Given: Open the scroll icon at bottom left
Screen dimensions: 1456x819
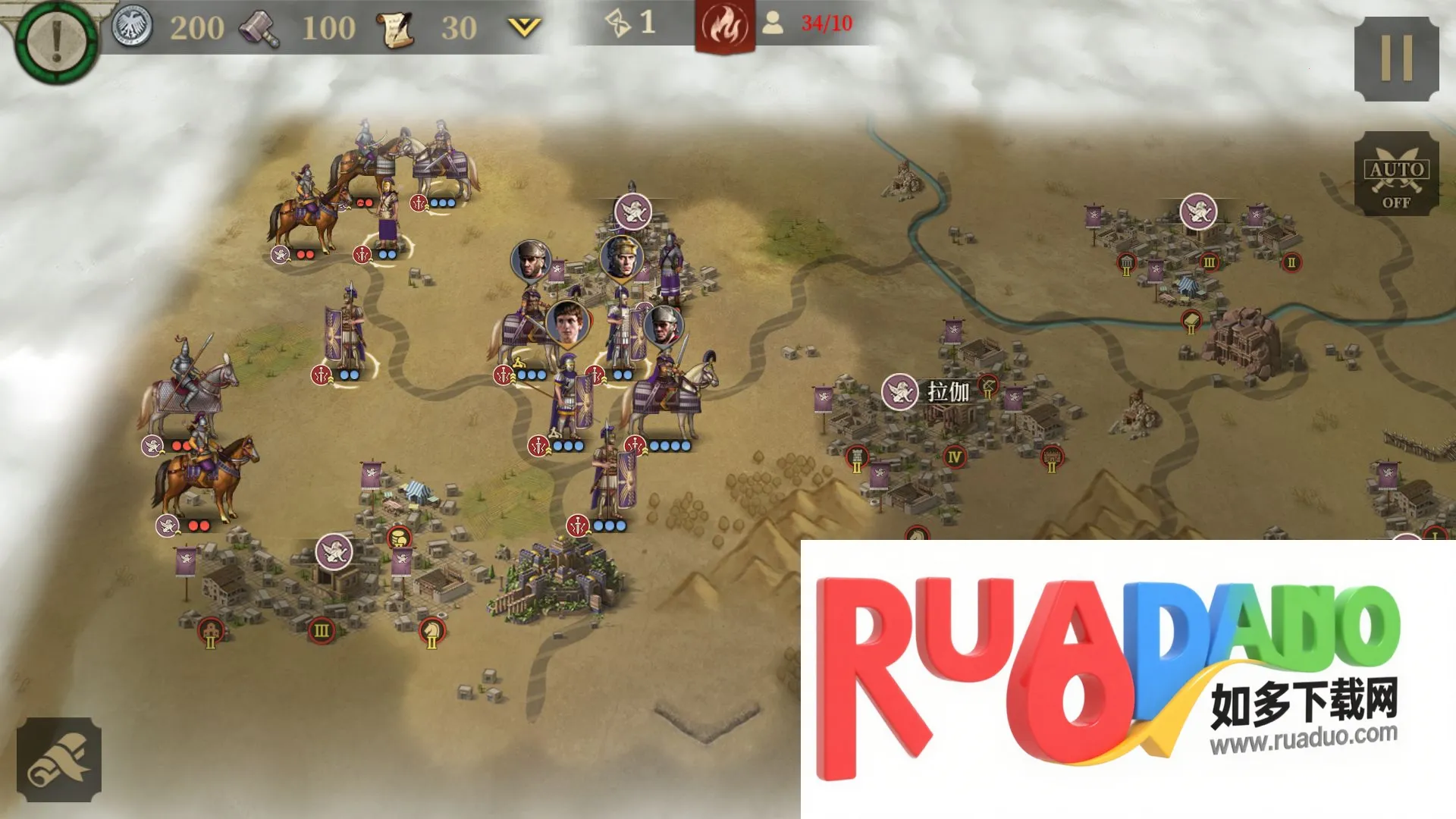Looking at the screenshot, I should click(x=58, y=760).
